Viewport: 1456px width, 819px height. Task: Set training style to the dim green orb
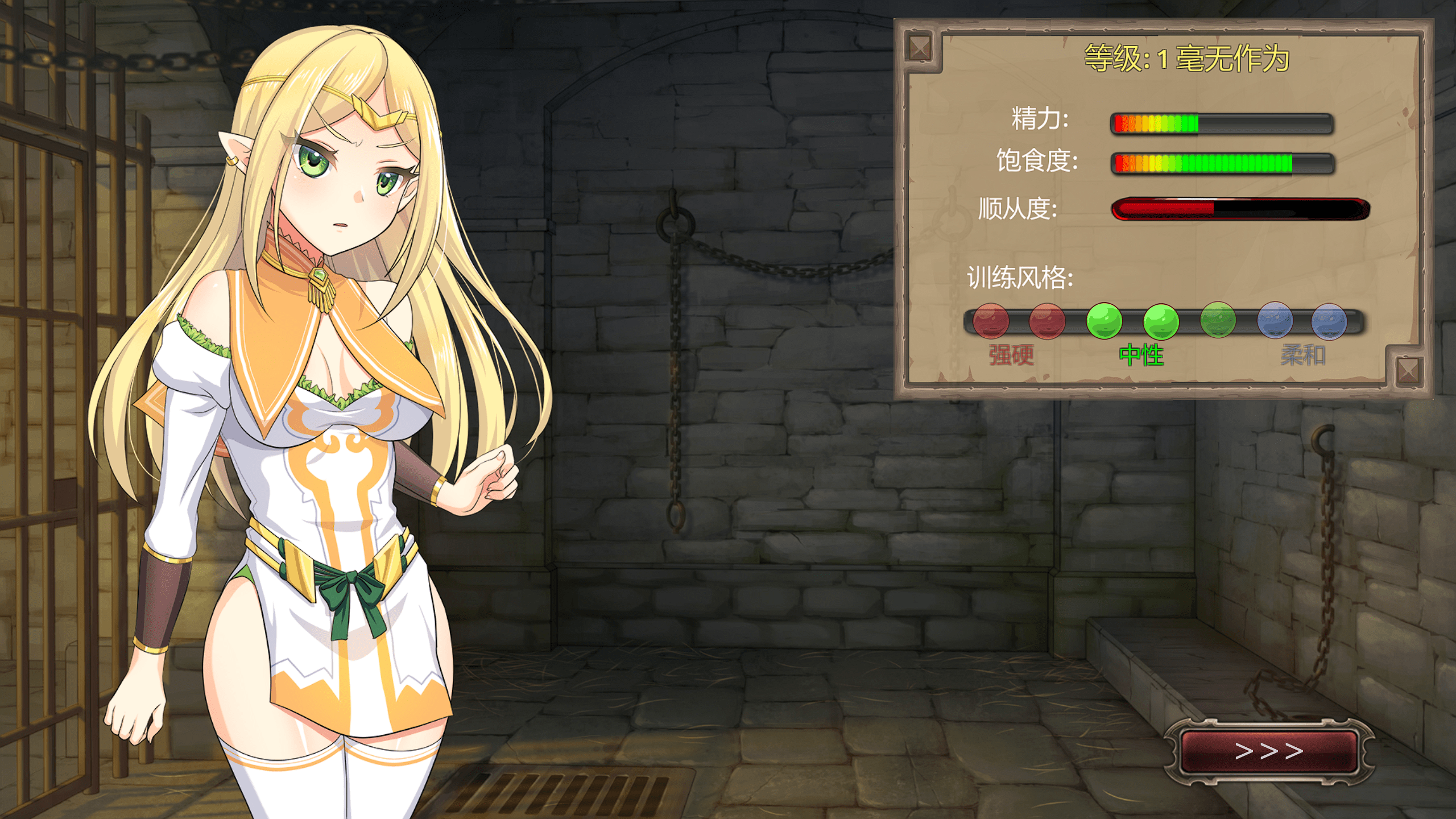(x=1218, y=320)
